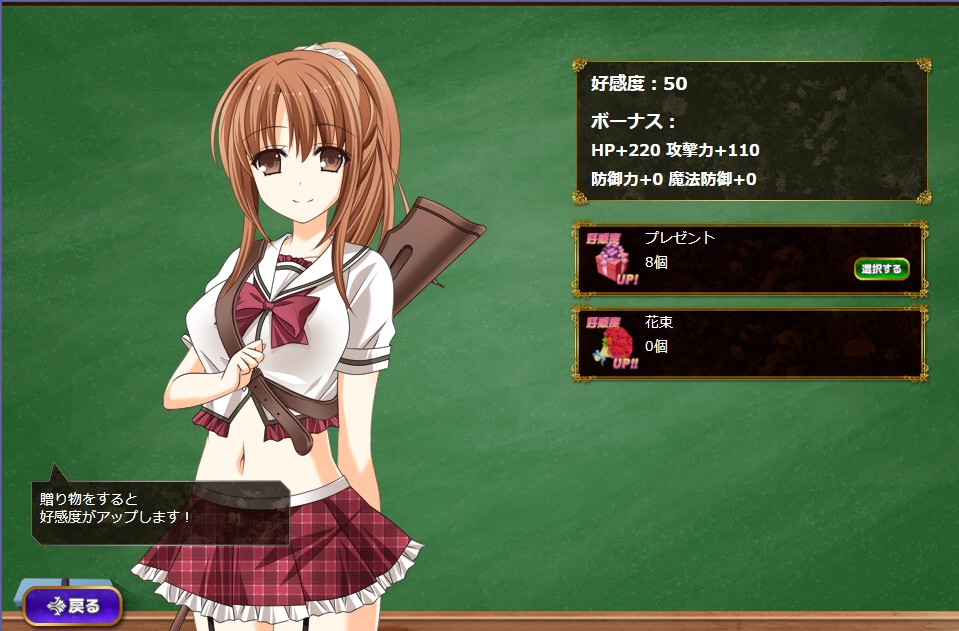Select the 花束 bouquet icon
The image size is (959, 631).
tap(611, 344)
